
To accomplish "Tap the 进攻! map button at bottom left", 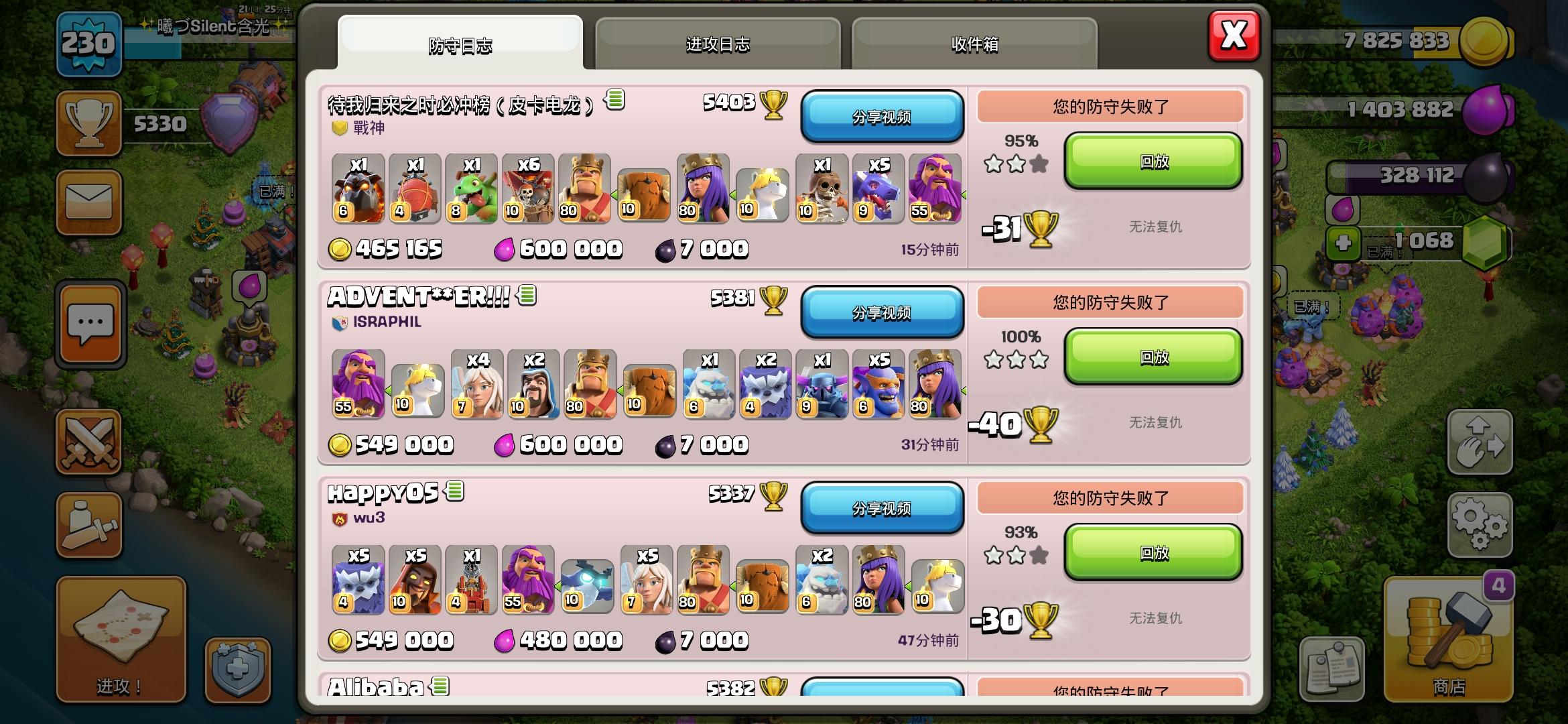I will pyautogui.click(x=121, y=640).
